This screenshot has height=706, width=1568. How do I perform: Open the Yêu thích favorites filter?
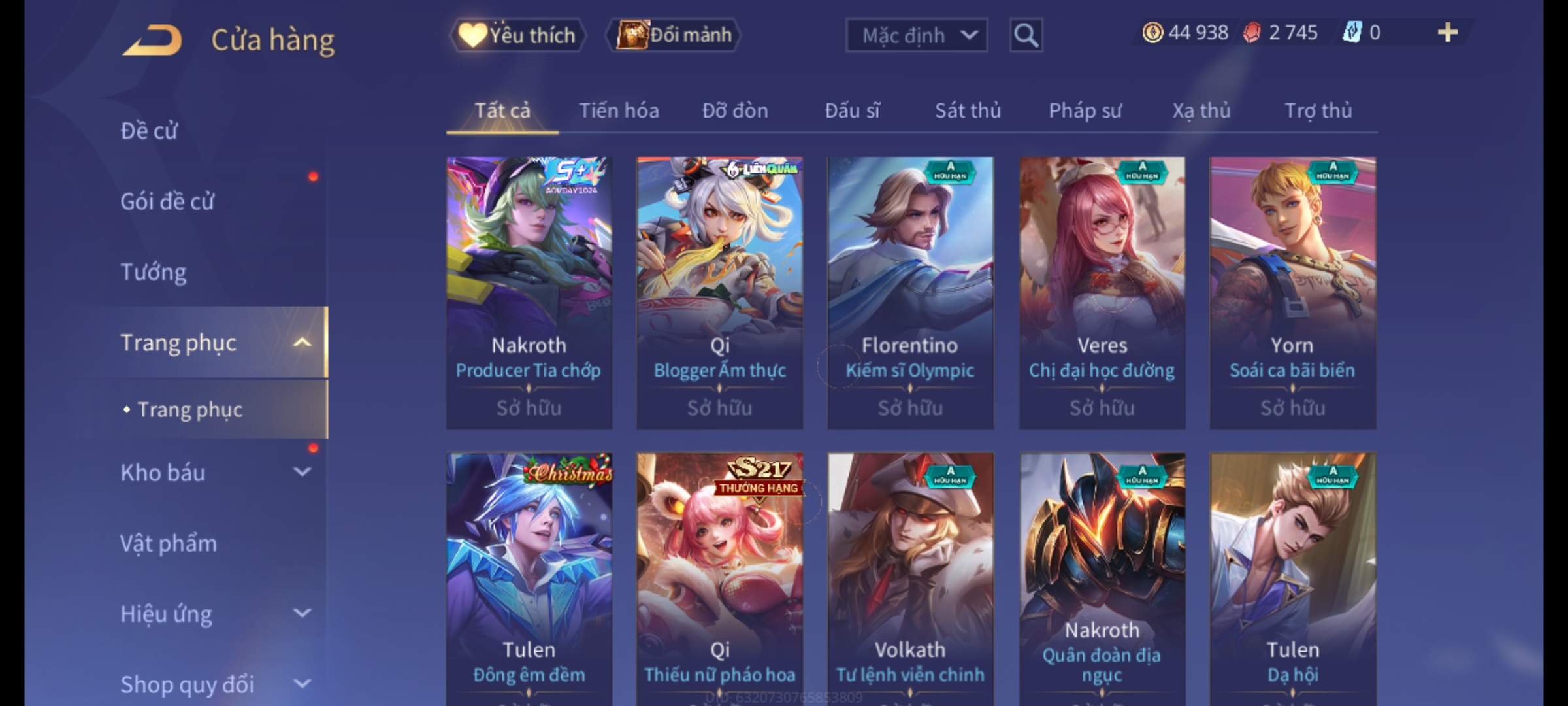[518, 35]
